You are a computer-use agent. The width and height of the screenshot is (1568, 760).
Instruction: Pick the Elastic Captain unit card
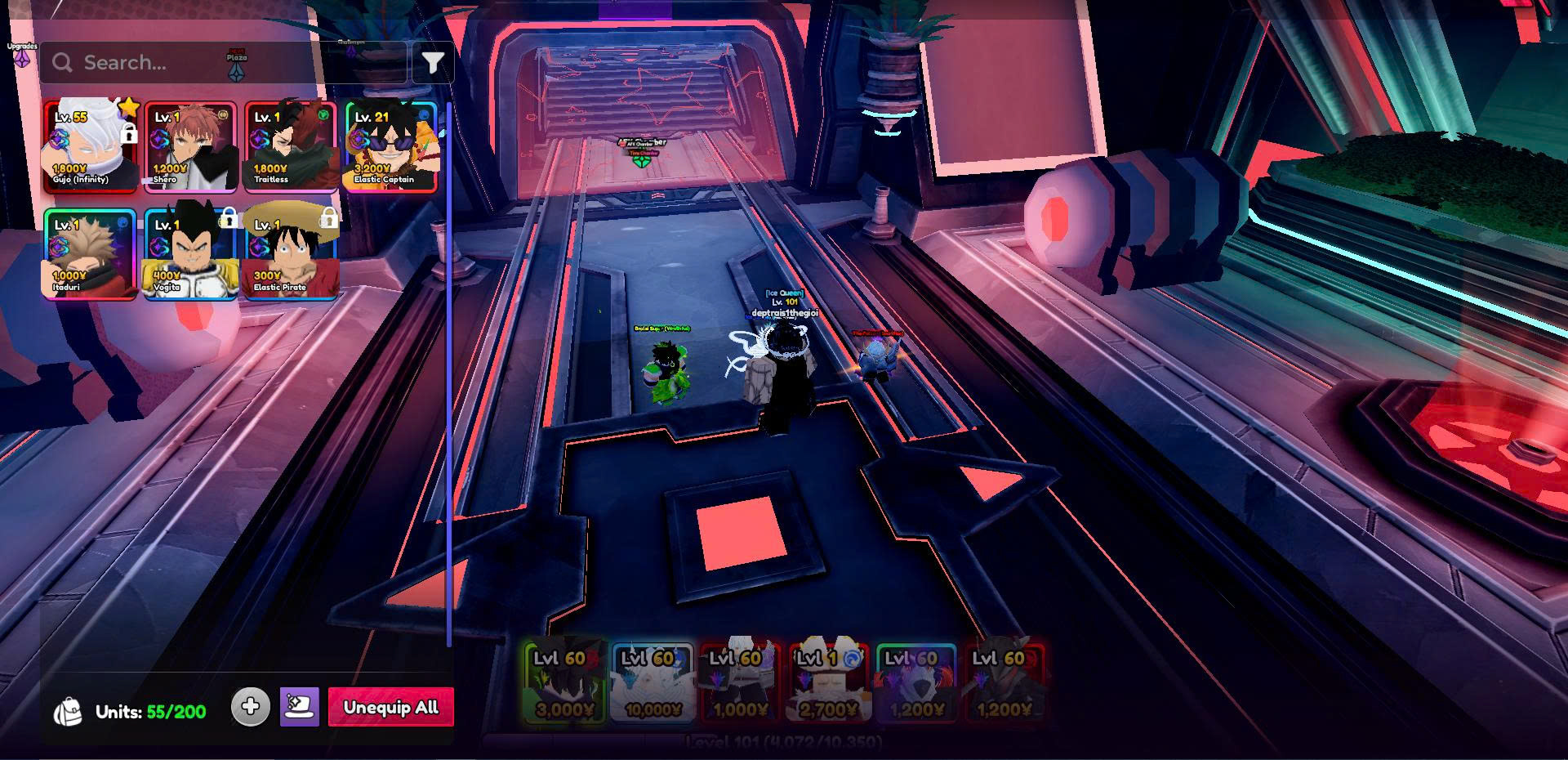coord(392,147)
